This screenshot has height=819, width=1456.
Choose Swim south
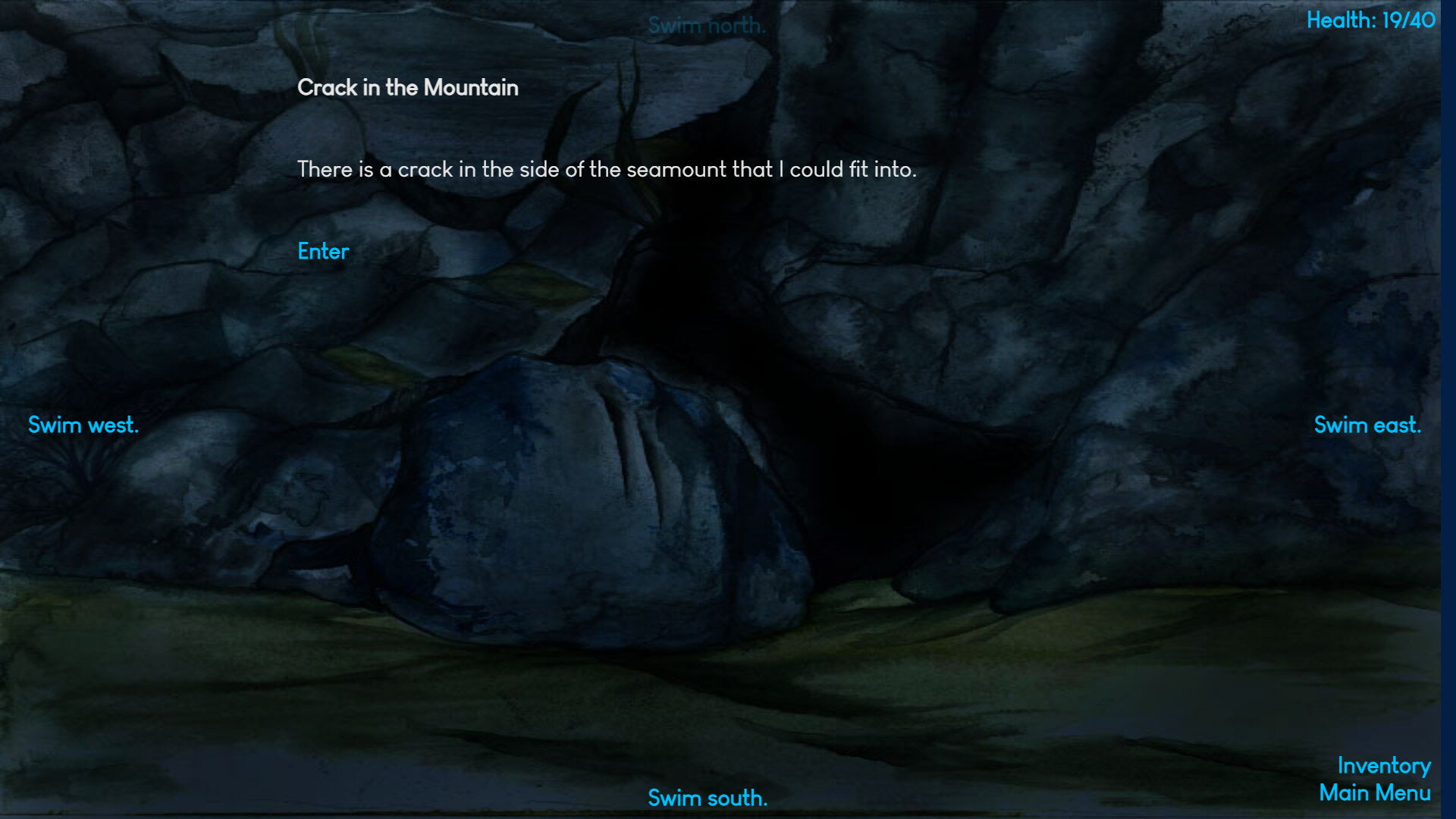point(708,798)
